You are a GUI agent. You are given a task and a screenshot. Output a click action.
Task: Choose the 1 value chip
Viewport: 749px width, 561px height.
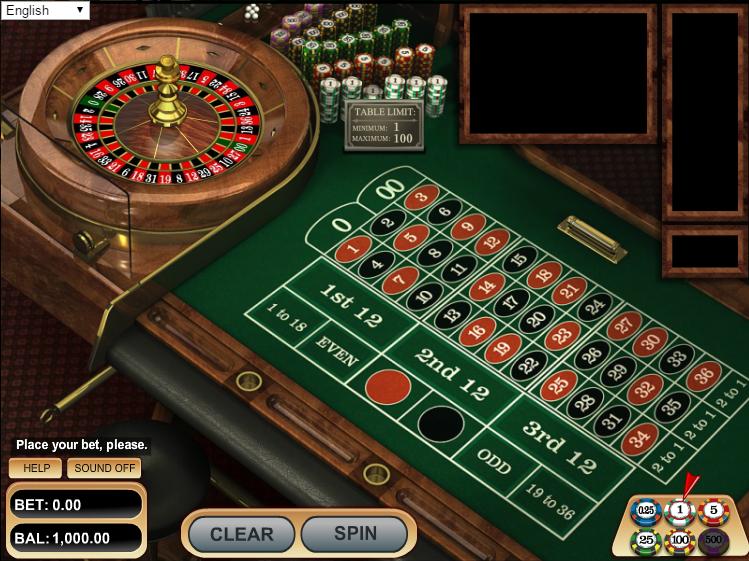680,512
